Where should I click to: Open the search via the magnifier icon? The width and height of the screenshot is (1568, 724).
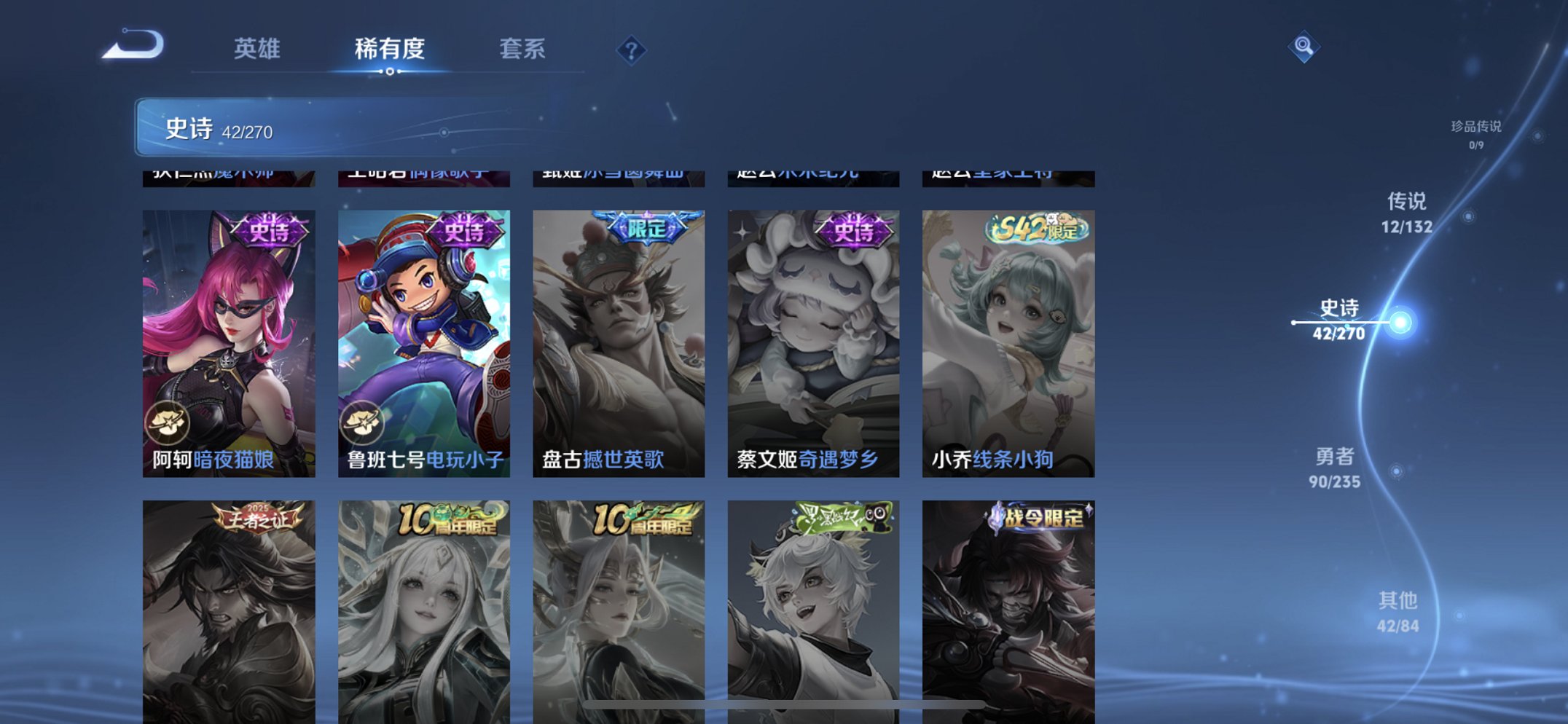(1304, 47)
